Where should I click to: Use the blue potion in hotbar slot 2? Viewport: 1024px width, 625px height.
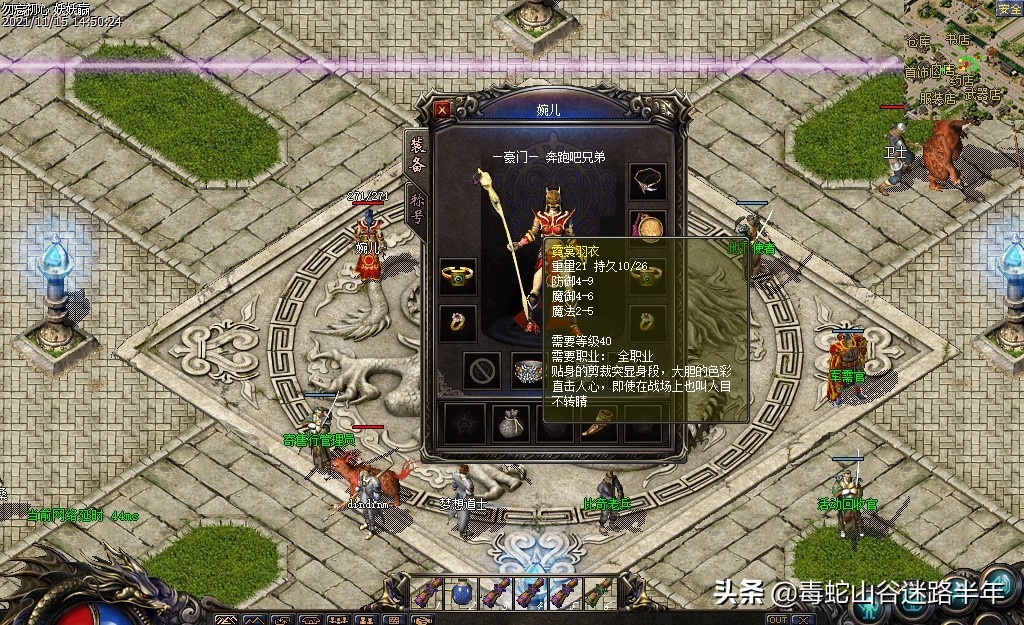coord(462,593)
